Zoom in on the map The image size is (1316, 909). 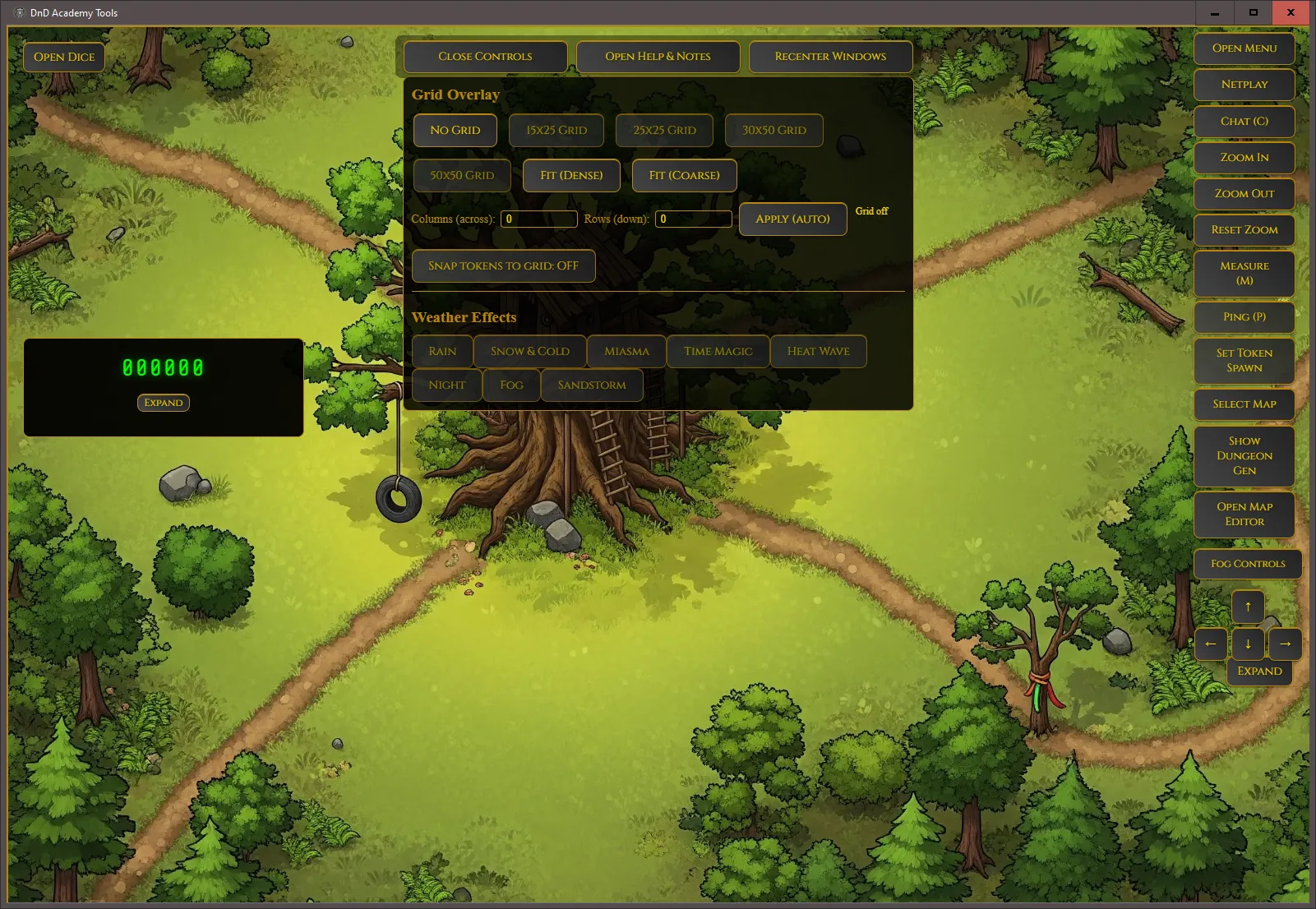(1244, 157)
